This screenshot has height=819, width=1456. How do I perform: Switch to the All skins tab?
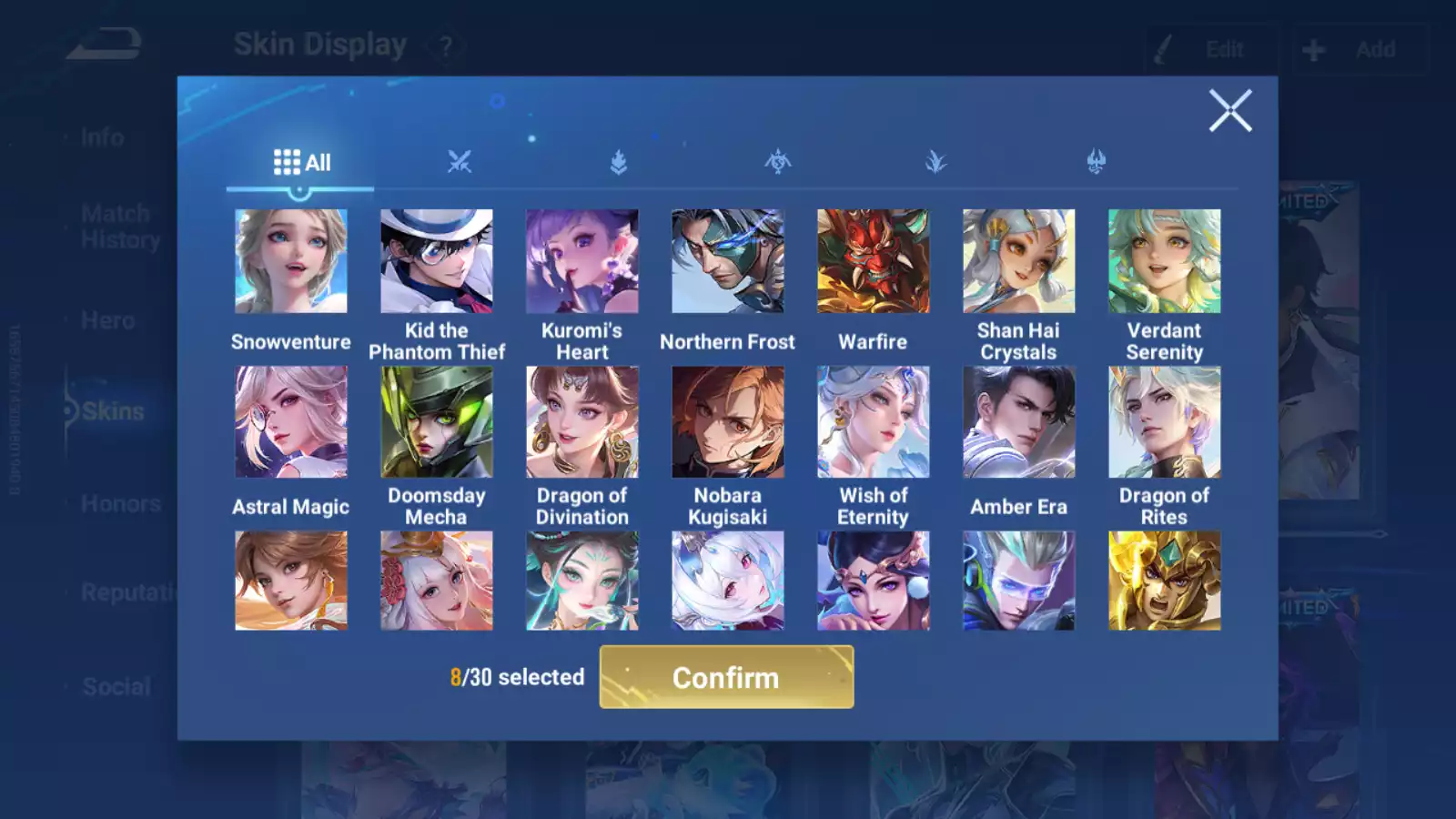tap(301, 163)
